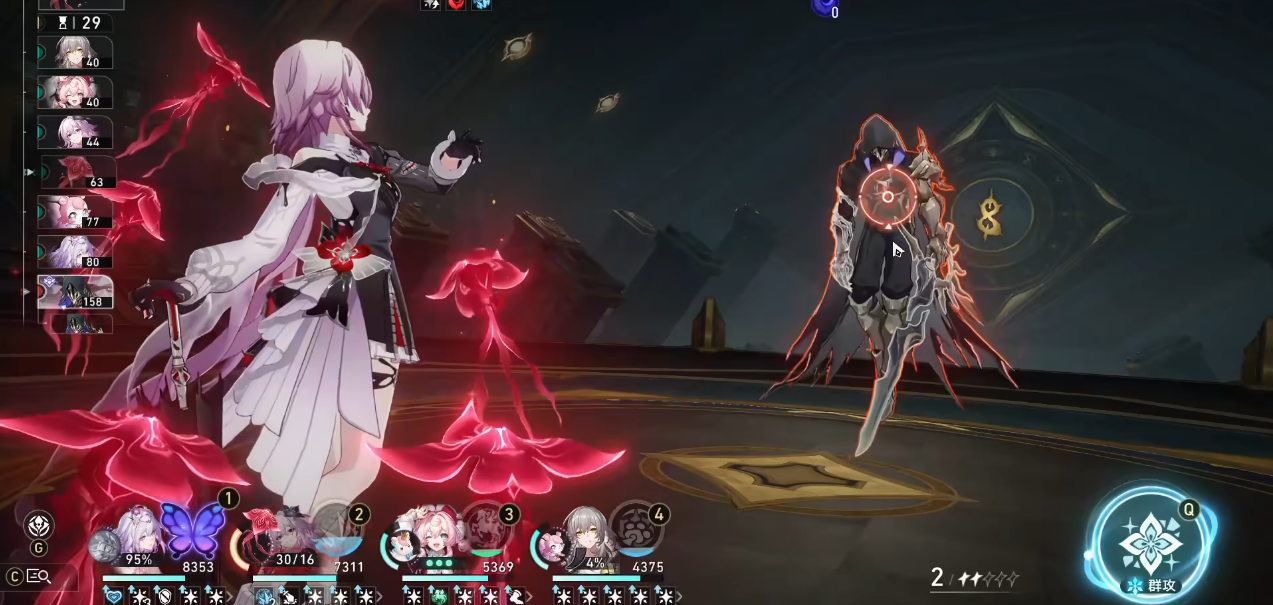The width and height of the screenshot is (1273, 605).
Task: Inspect the grey-haired turn order entry at 40
Action: coord(76,53)
